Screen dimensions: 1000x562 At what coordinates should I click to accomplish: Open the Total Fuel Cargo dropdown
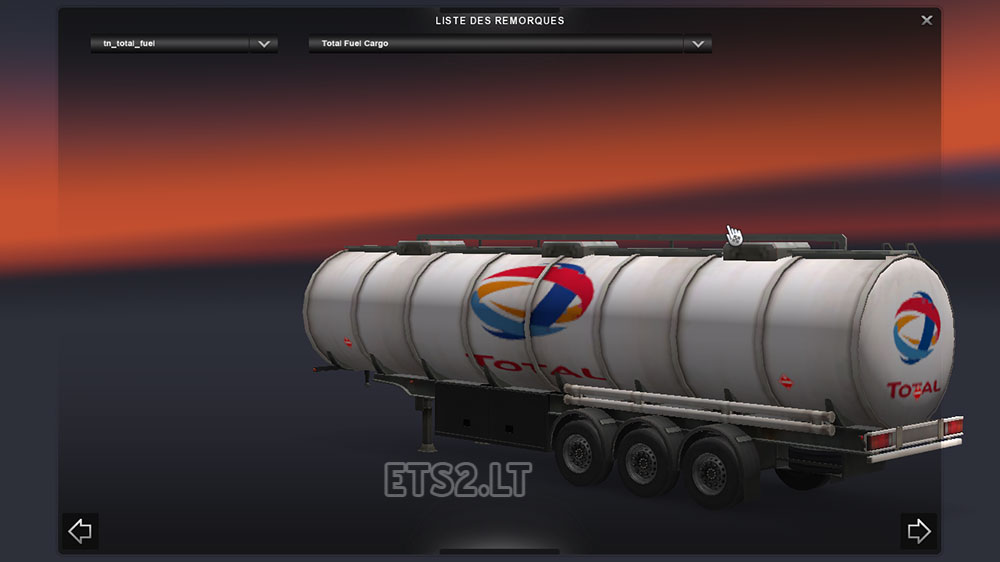click(x=697, y=44)
